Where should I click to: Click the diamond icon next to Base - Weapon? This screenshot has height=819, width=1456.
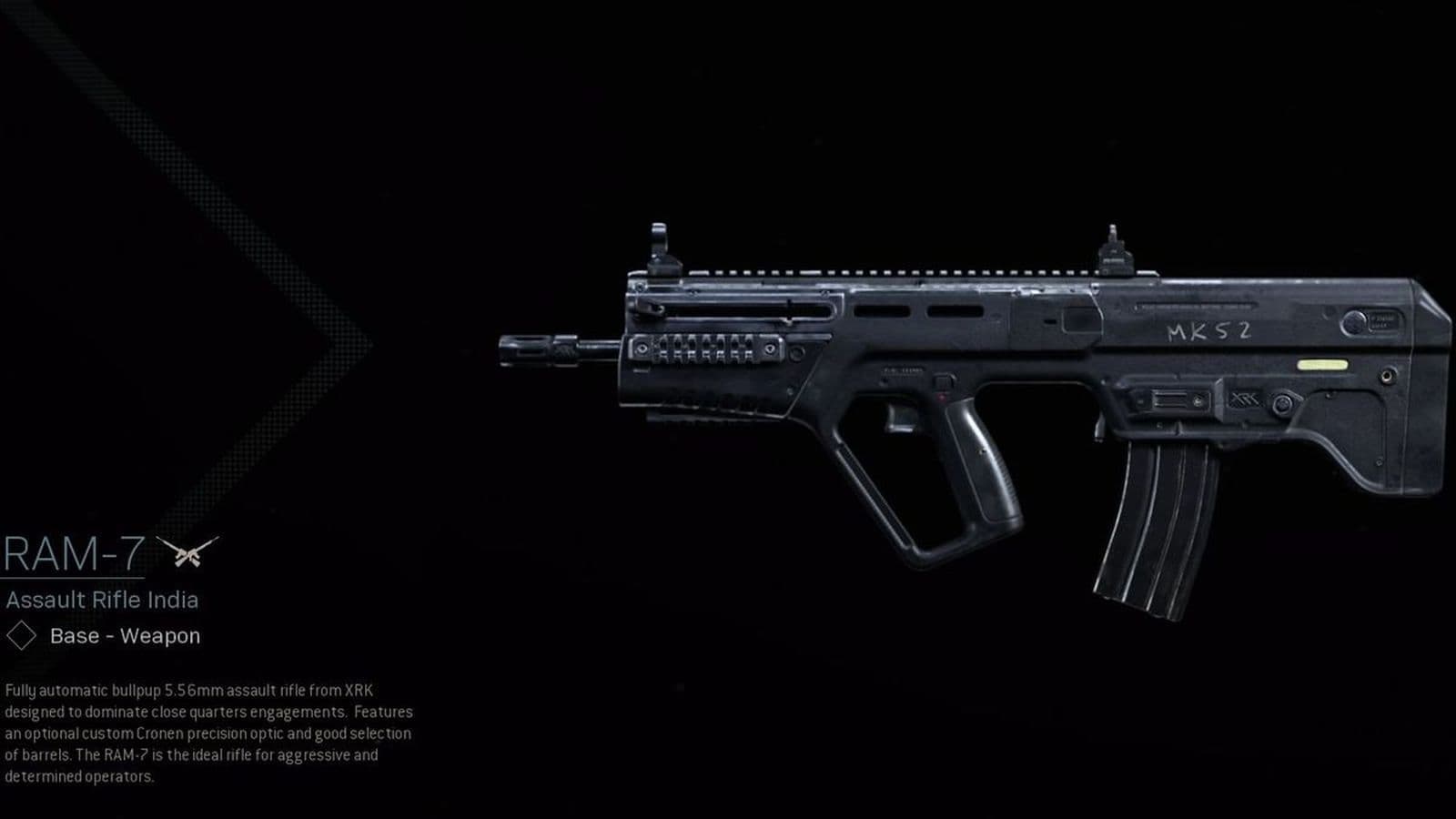(x=20, y=635)
